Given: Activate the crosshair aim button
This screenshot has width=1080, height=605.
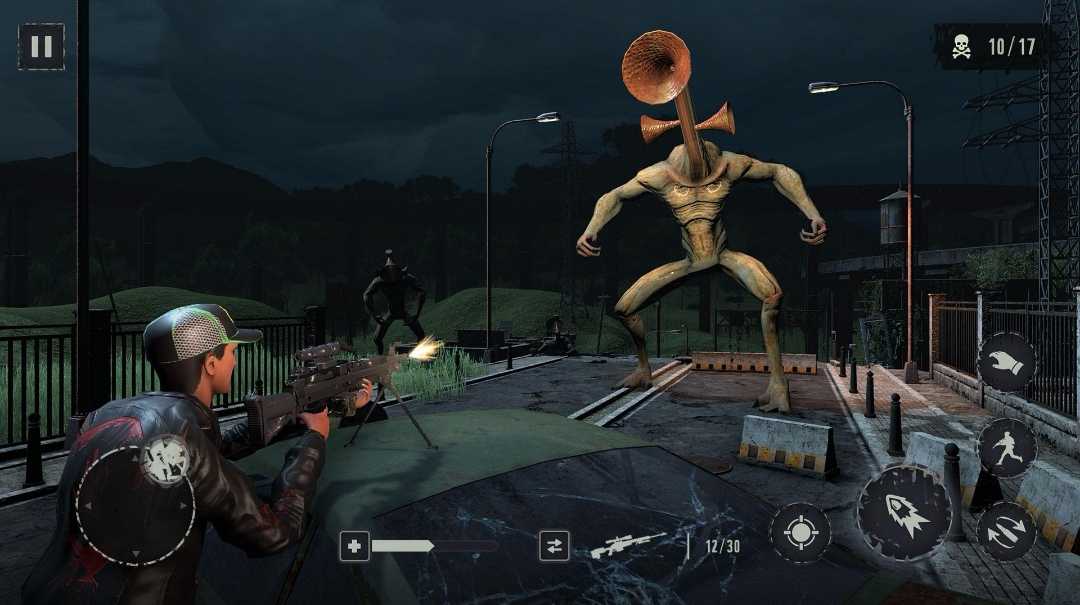Looking at the screenshot, I should (x=800, y=532).
